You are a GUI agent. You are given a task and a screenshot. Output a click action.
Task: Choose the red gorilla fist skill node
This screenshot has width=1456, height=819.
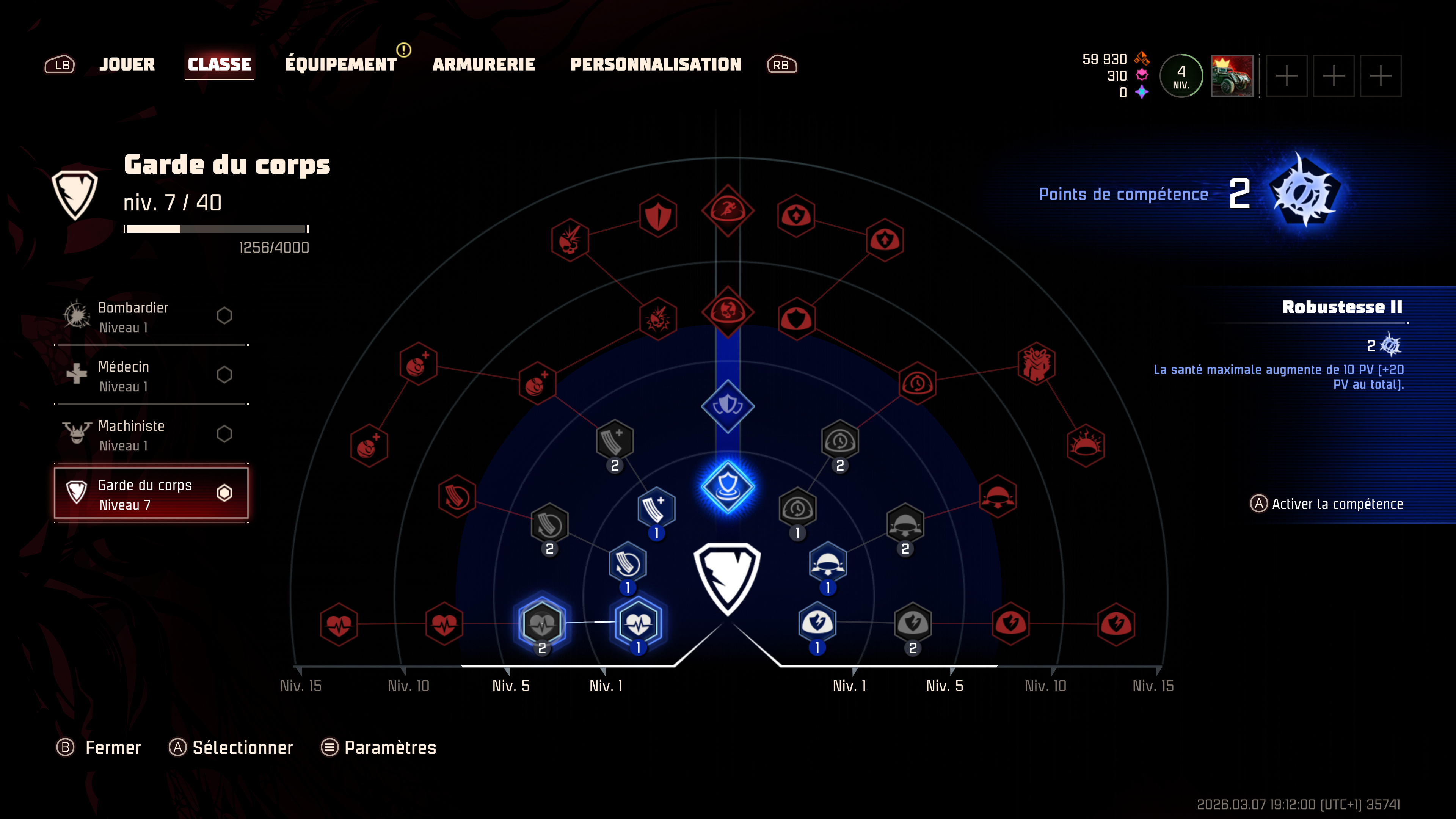(1036, 364)
